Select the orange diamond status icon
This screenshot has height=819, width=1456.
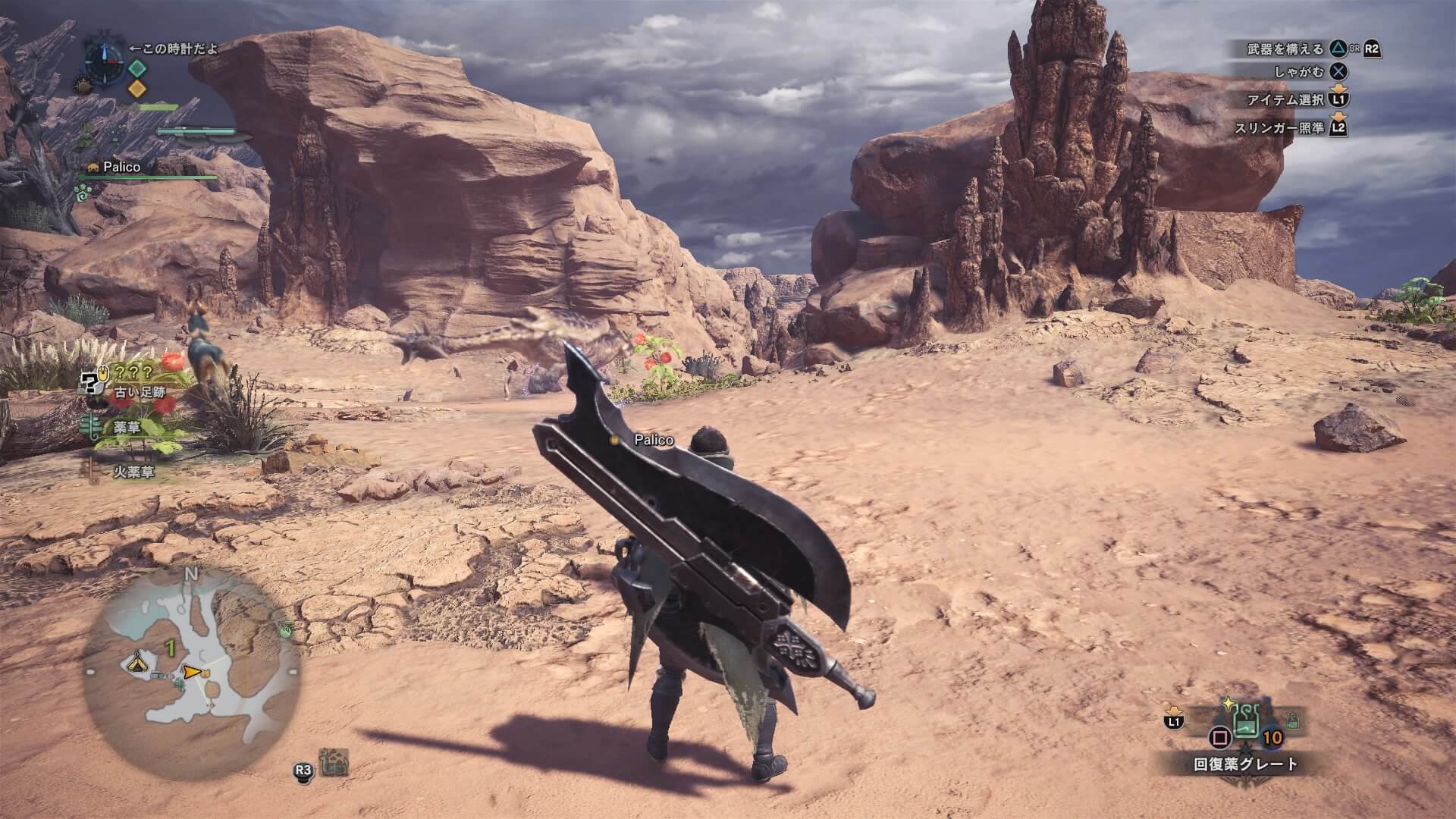136,89
